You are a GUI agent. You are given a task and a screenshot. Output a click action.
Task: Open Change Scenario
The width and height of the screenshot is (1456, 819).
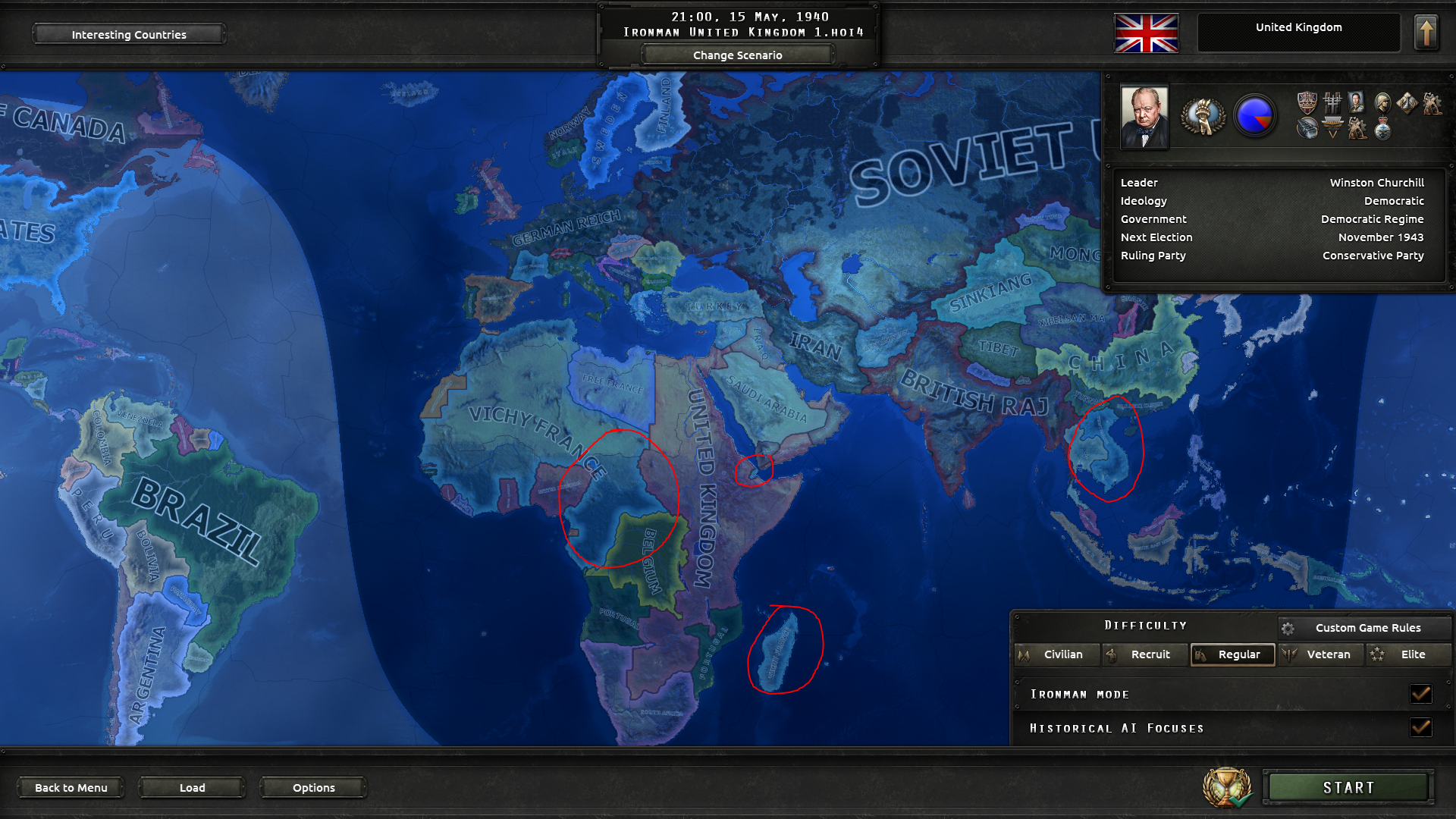tap(736, 55)
